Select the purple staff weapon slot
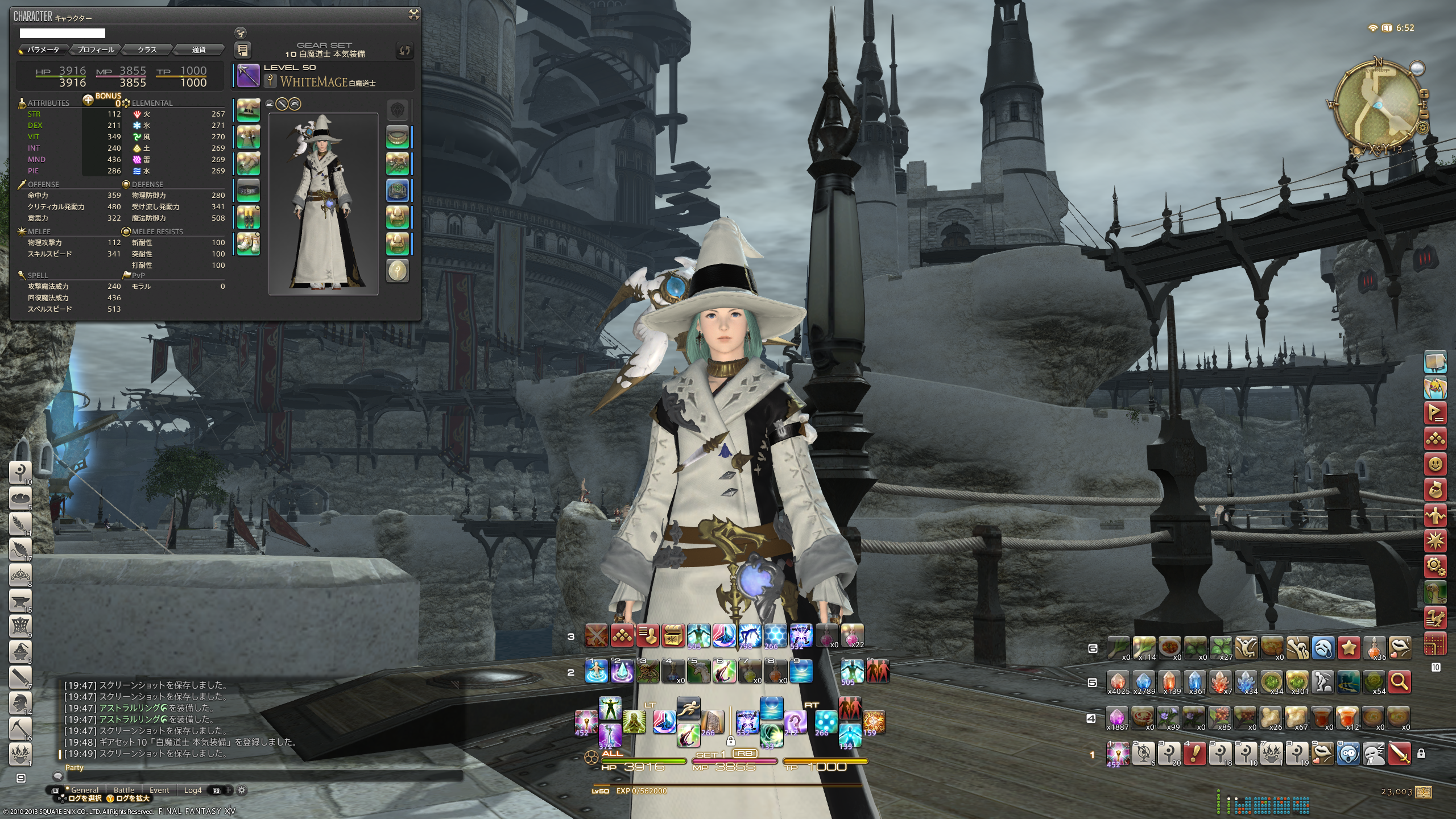This screenshot has width=1456, height=819. coord(249,76)
